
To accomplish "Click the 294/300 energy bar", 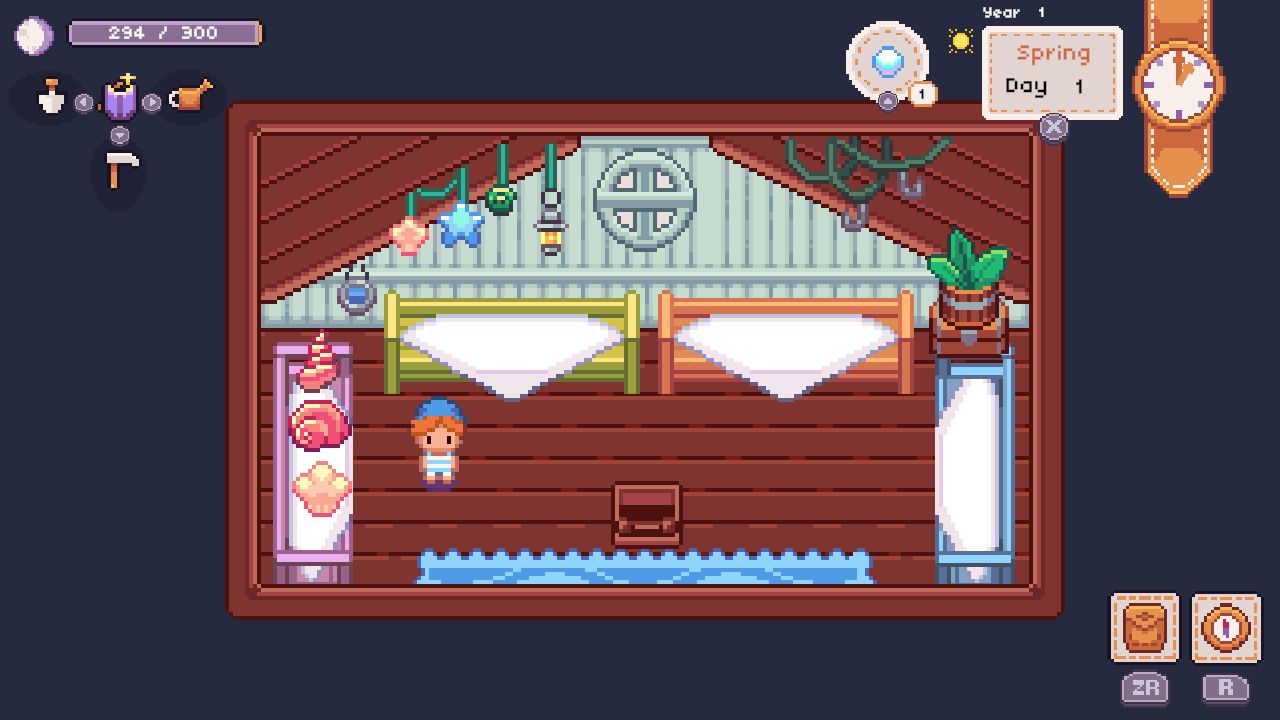I will 165,33.
